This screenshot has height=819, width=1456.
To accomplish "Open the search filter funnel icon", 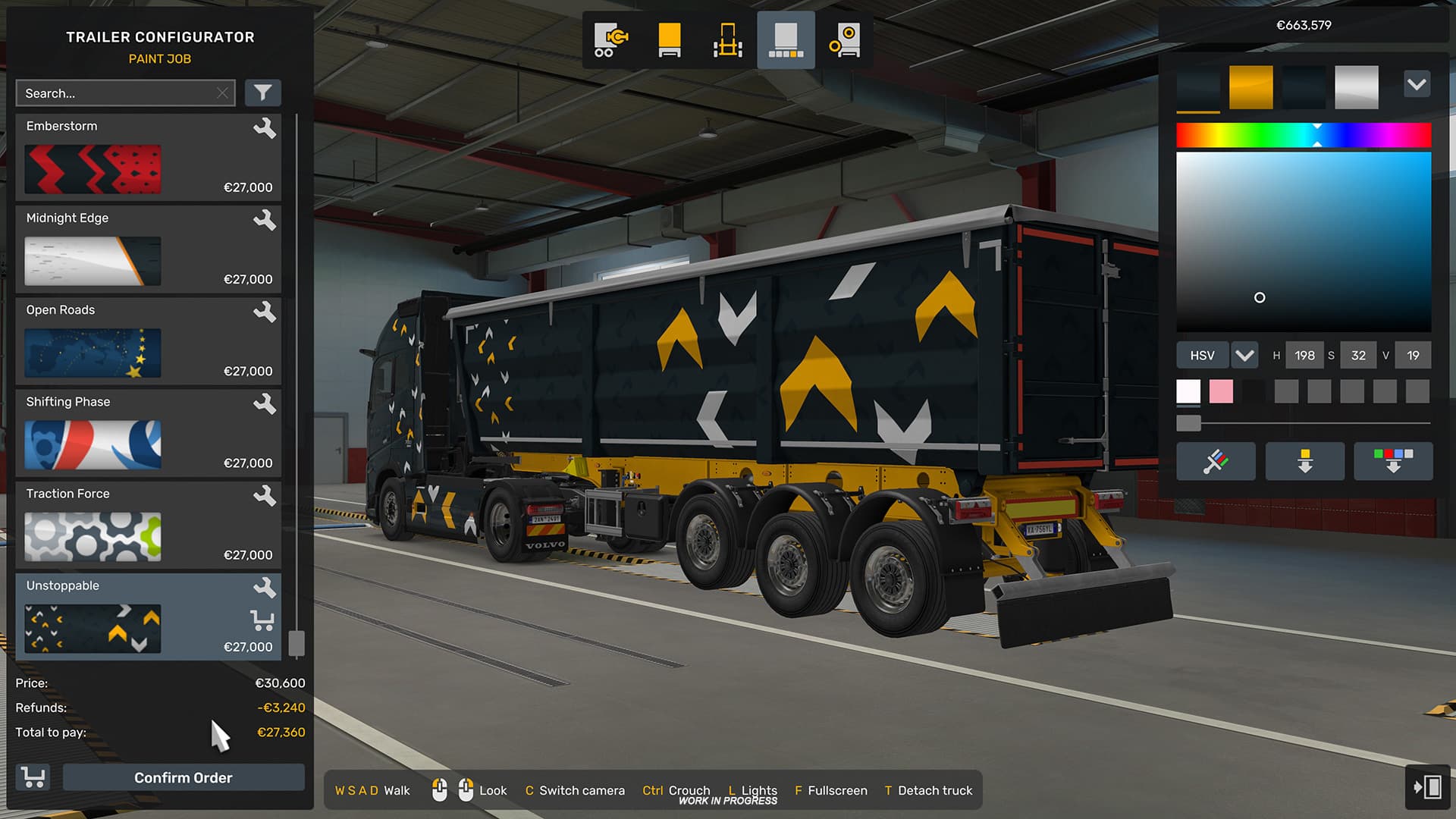I will [262, 93].
